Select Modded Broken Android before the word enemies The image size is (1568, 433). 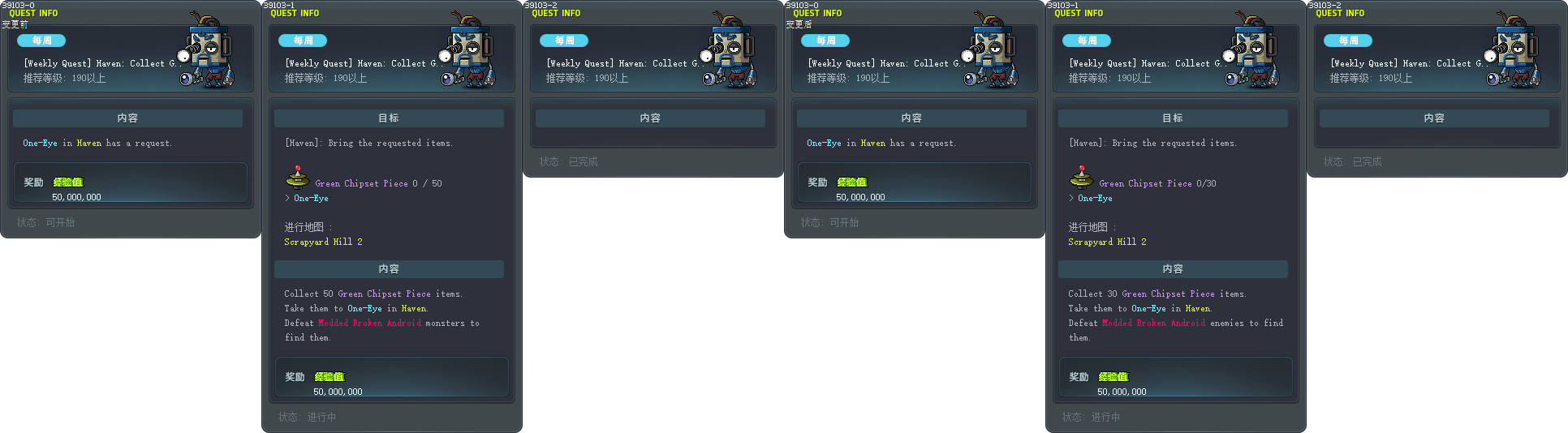click(1153, 323)
